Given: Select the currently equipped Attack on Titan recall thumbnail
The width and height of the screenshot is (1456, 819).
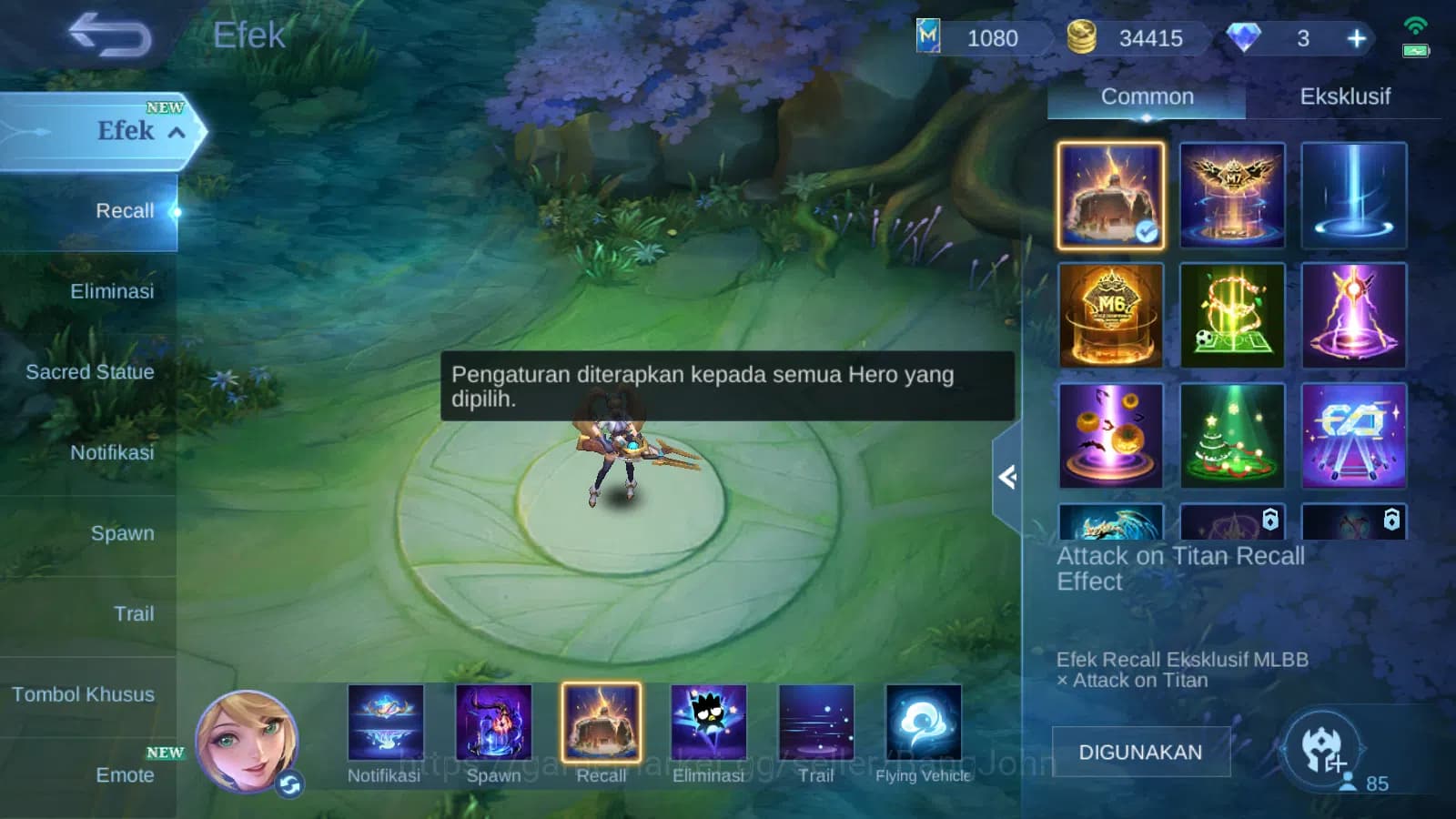Looking at the screenshot, I should pyautogui.click(x=1110, y=195).
